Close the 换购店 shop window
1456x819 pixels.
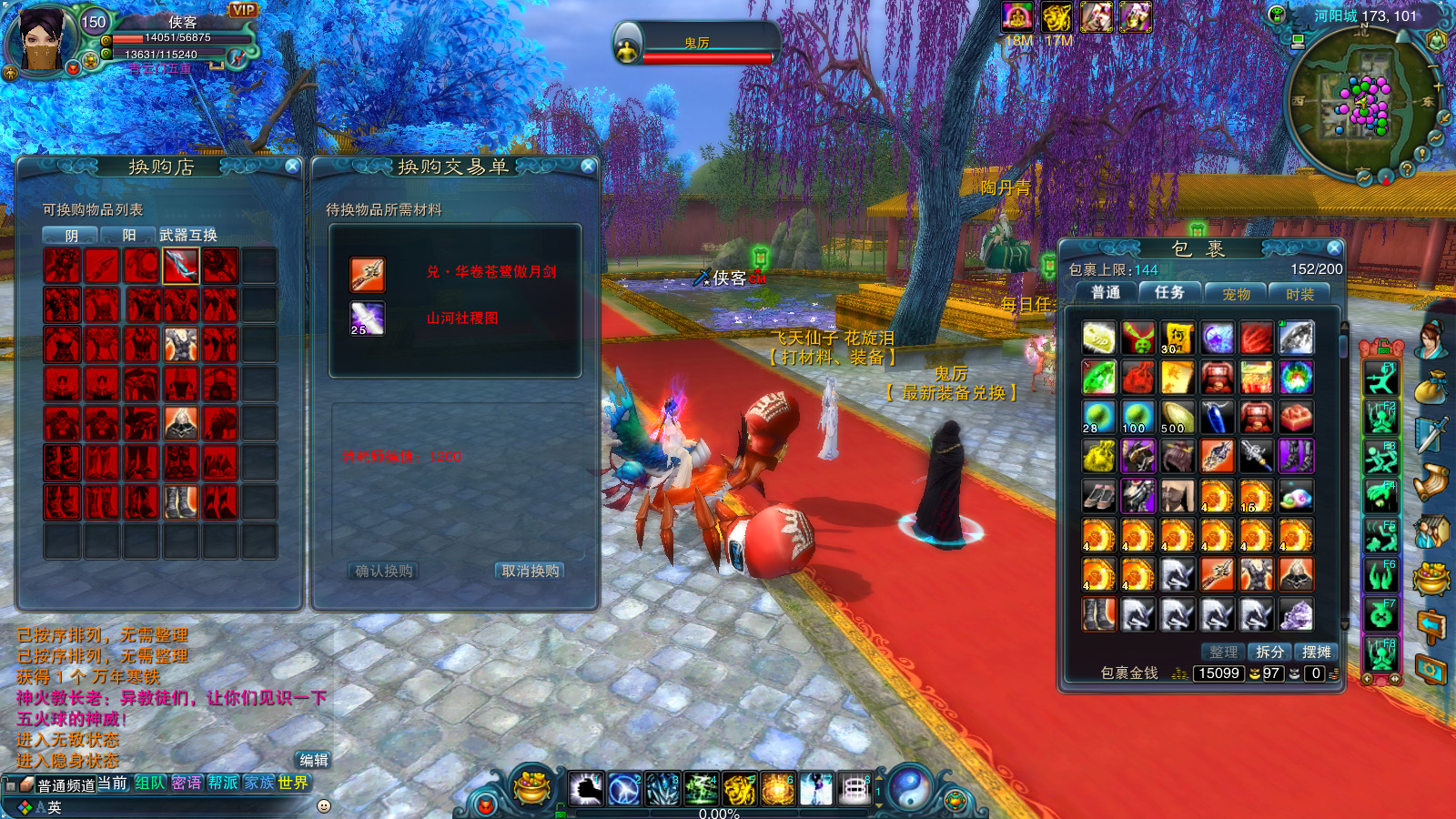coord(292,166)
